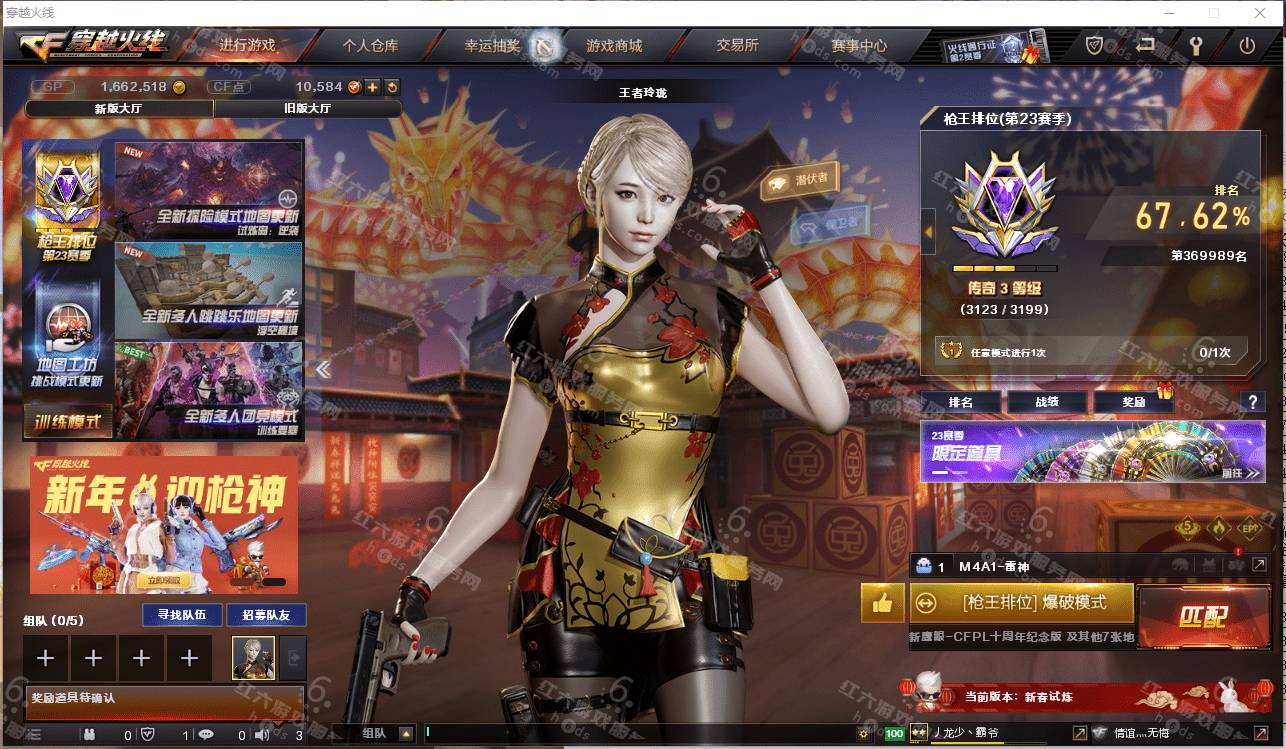Image resolution: width=1286 pixels, height=749 pixels.
Task: Open 幸运抽奖 lottery page
Action: [492, 46]
